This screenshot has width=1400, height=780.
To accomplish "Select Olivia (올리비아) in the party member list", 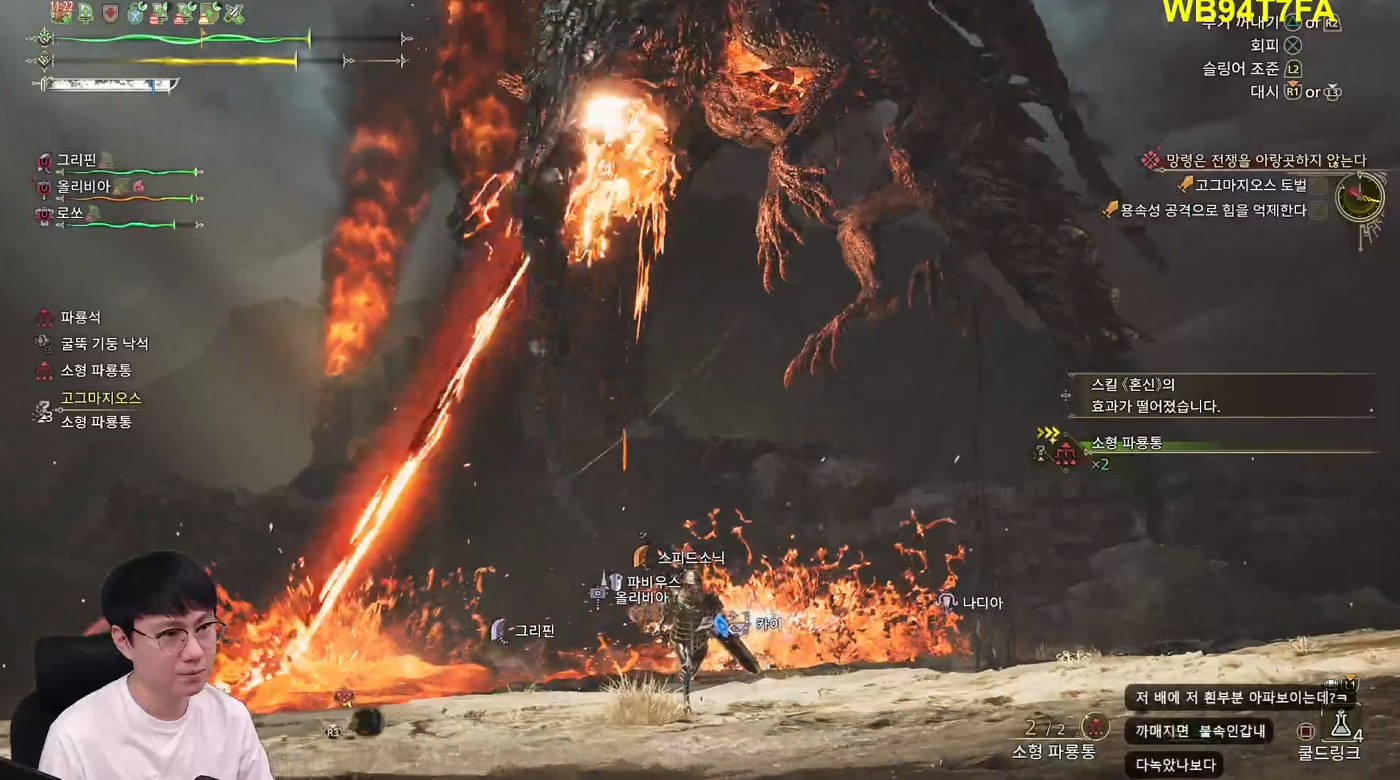I will 82,187.
